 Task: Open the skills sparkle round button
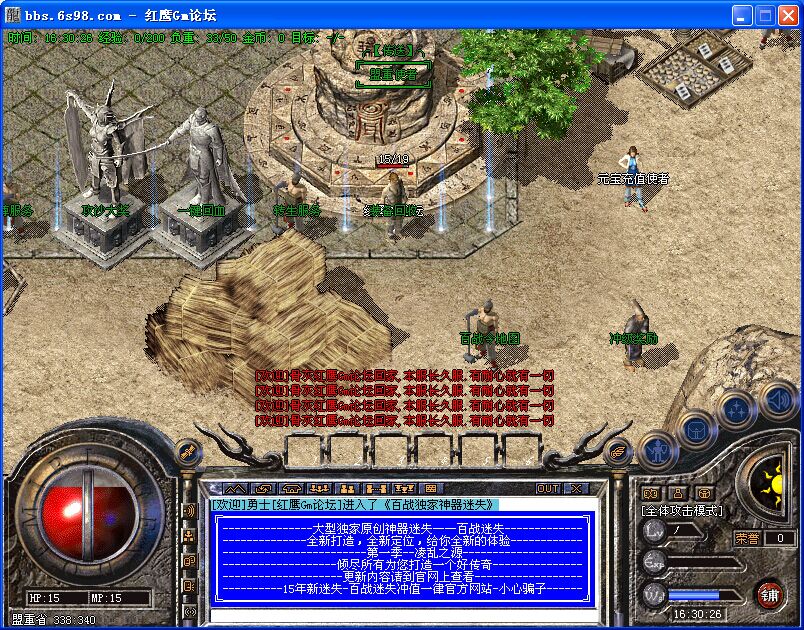click(737, 410)
